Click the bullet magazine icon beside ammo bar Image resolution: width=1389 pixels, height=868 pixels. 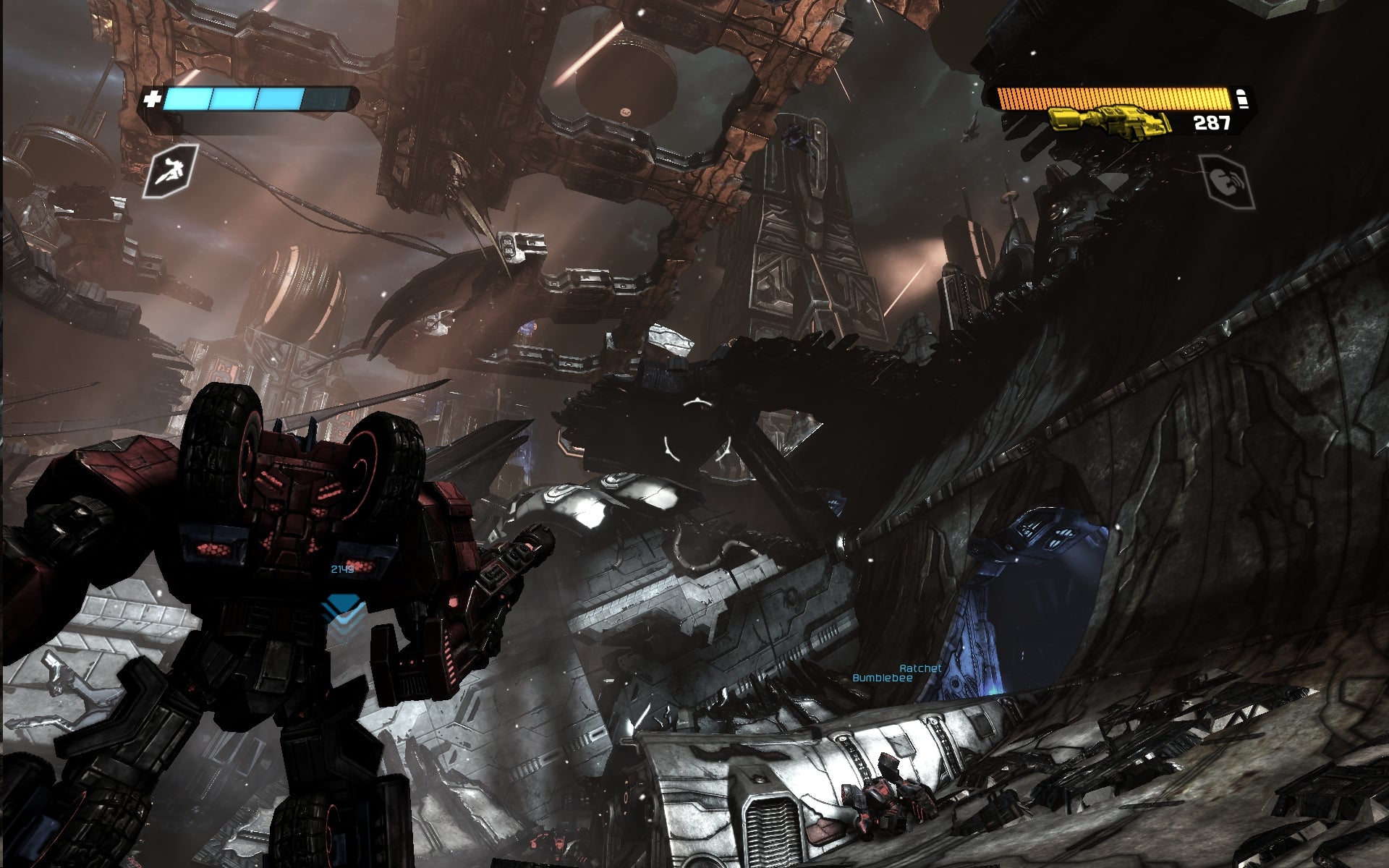1242,98
